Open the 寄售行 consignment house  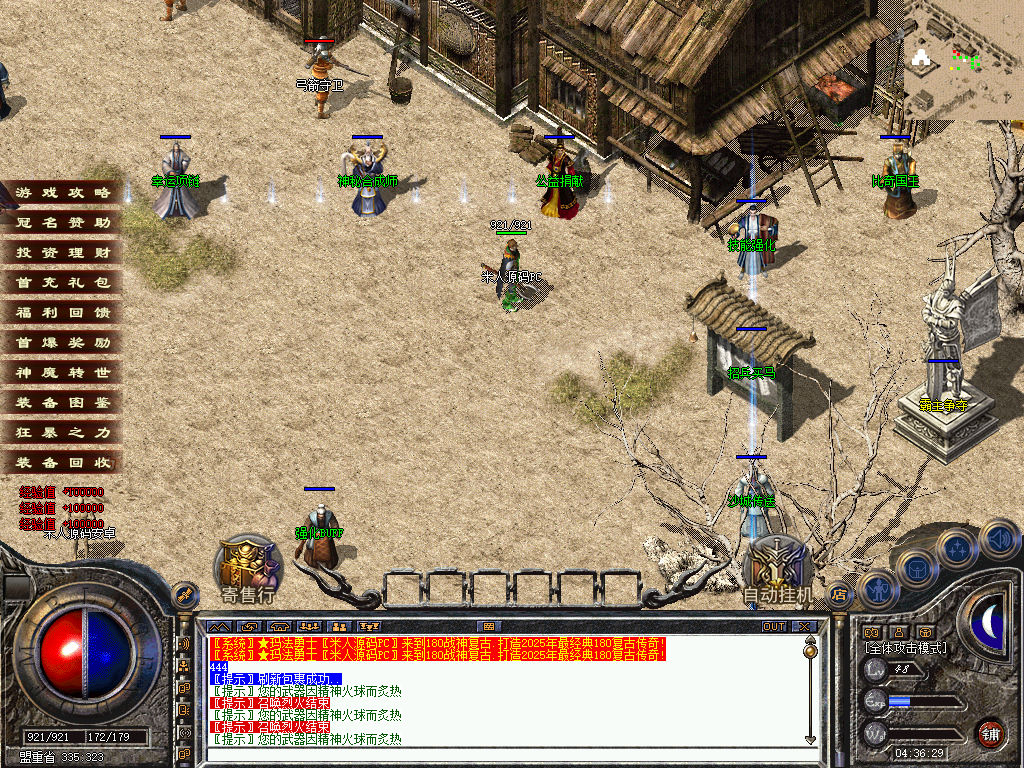click(x=248, y=572)
